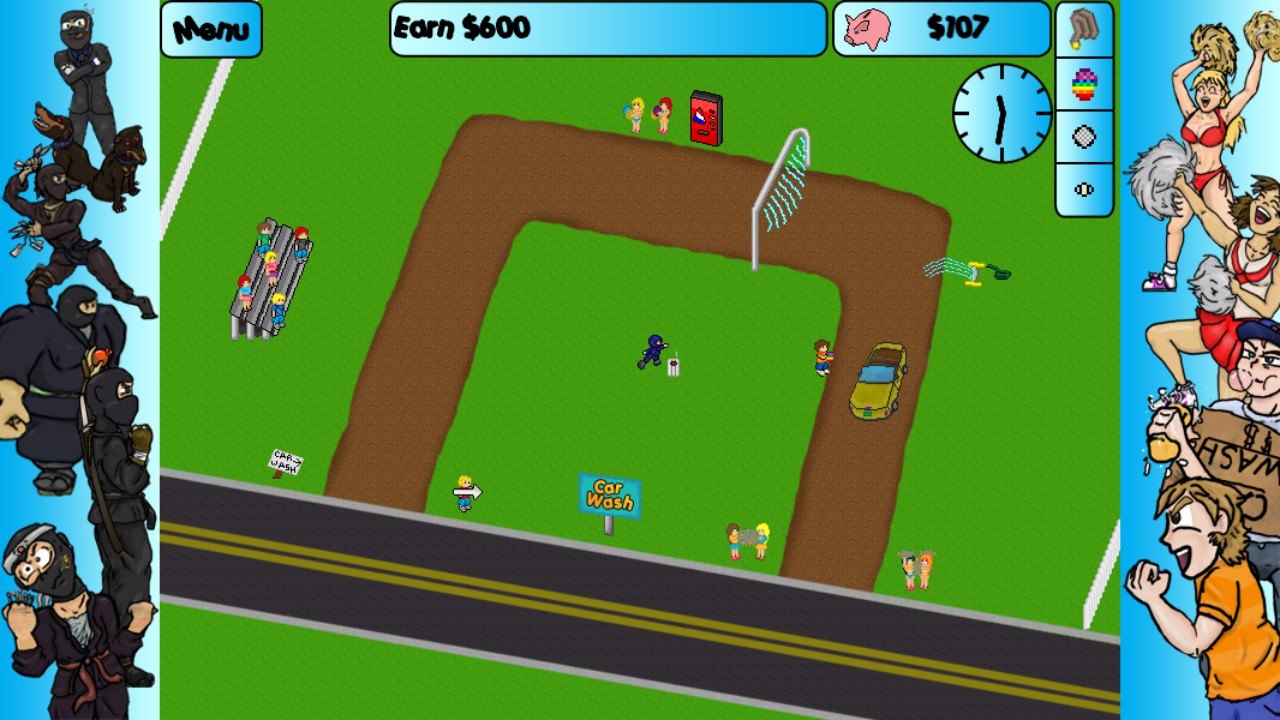Select the mesh scrubber tool

tap(1084, 136)
